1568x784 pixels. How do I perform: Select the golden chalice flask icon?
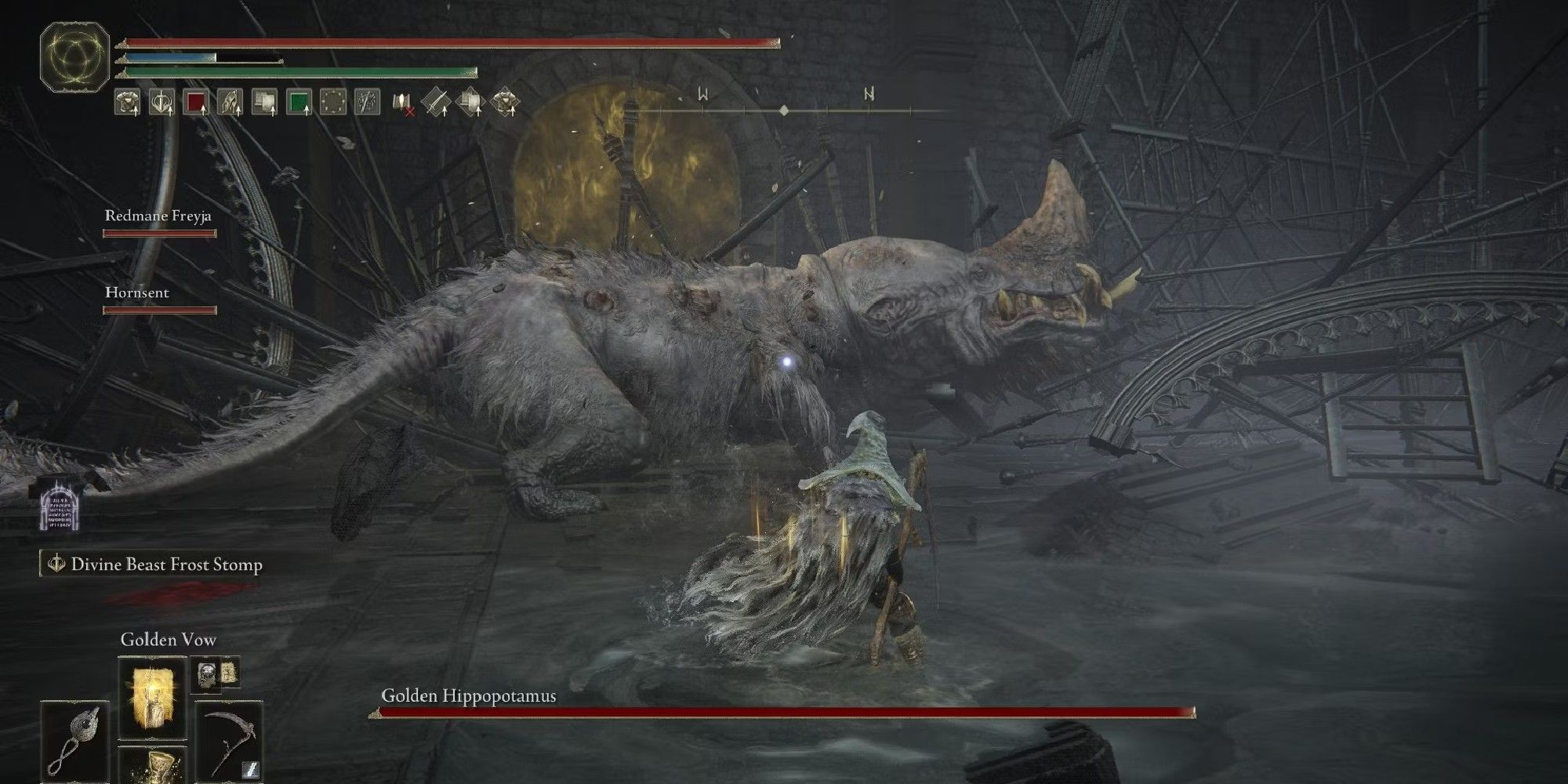162,763
